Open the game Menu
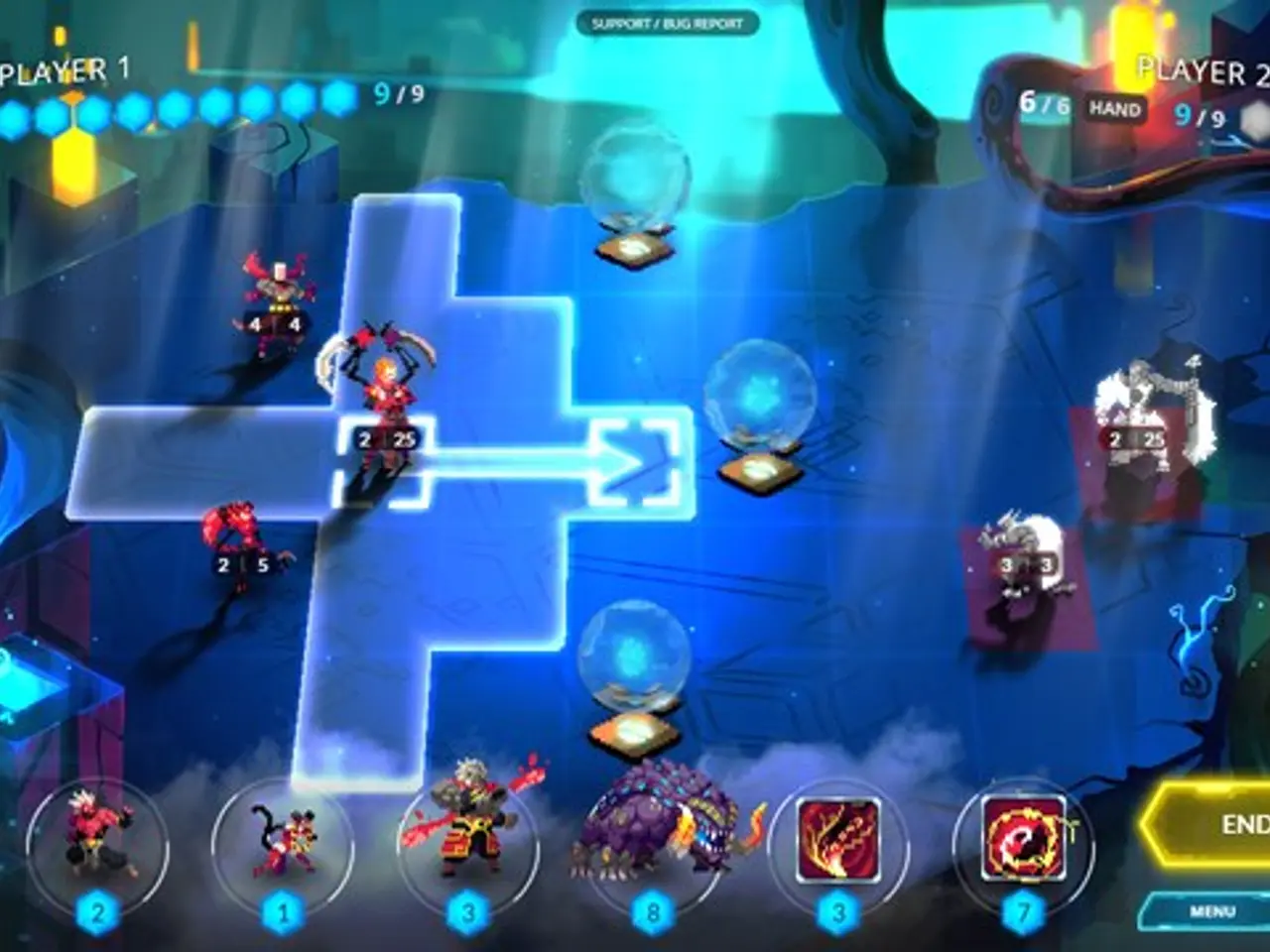Screen dimensions: 1270x952 1210,910
